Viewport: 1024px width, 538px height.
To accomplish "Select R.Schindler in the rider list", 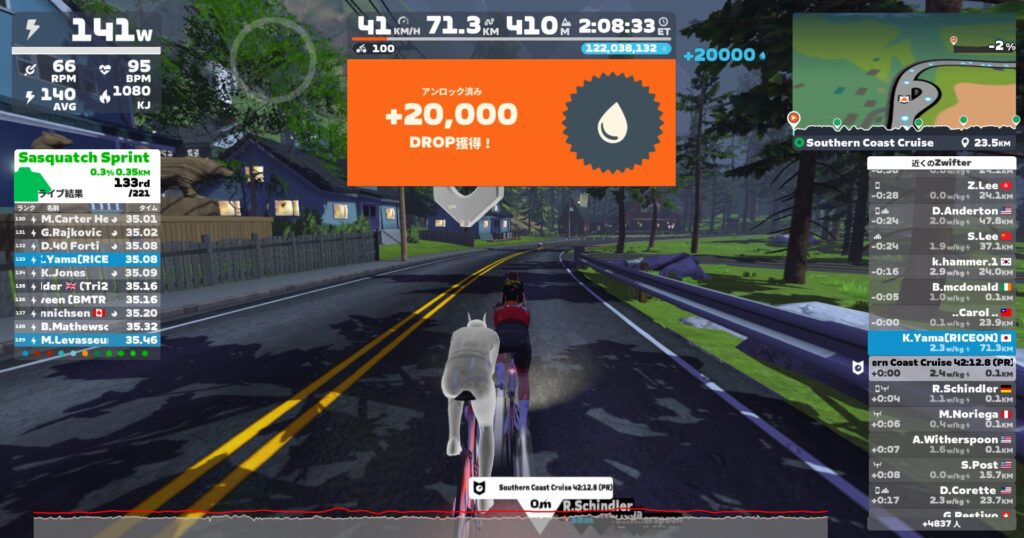I will (x=940, y=393).
